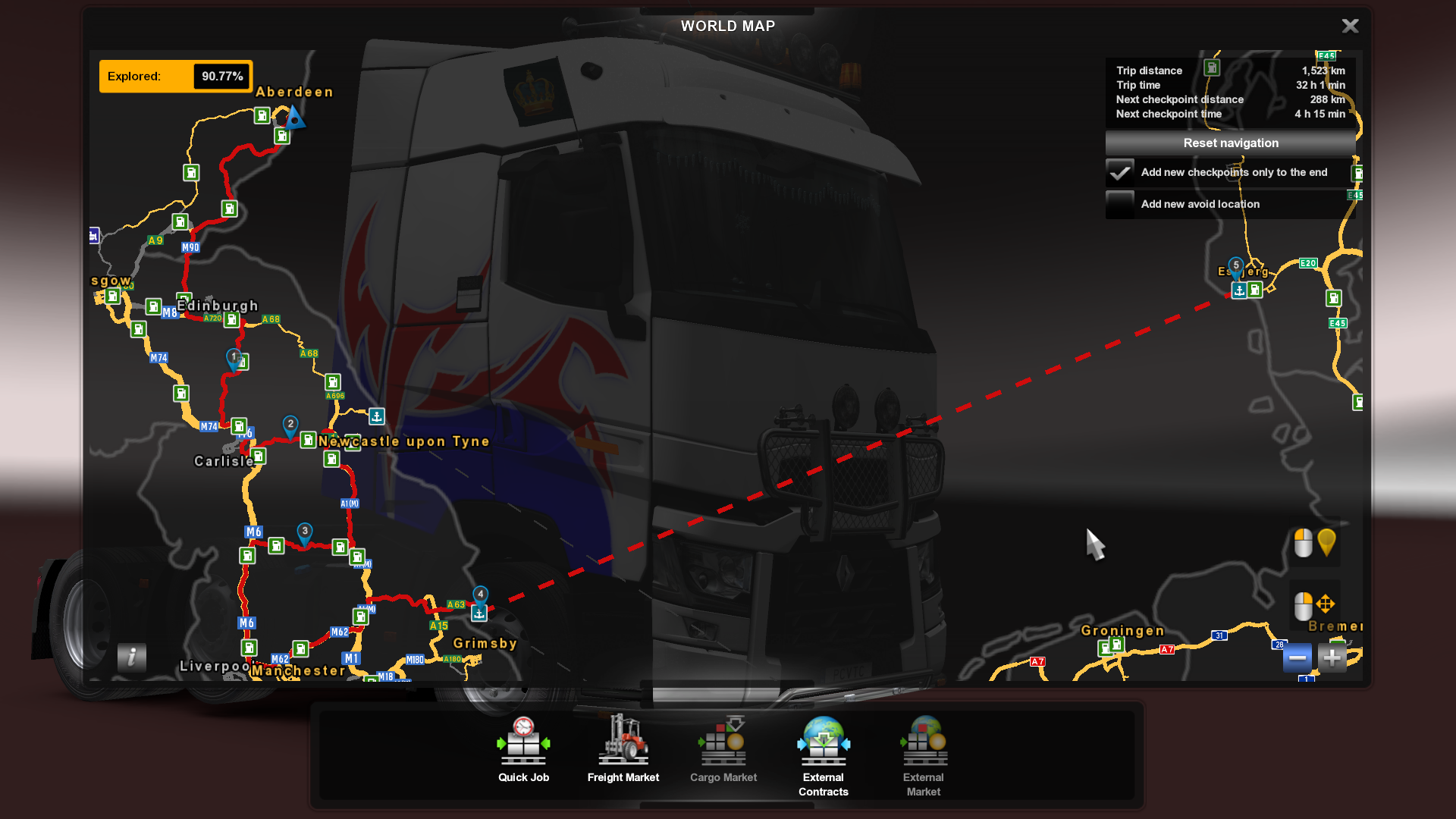Enable 'Add new avoid location' checkbox

click(x=1120, y=205)
